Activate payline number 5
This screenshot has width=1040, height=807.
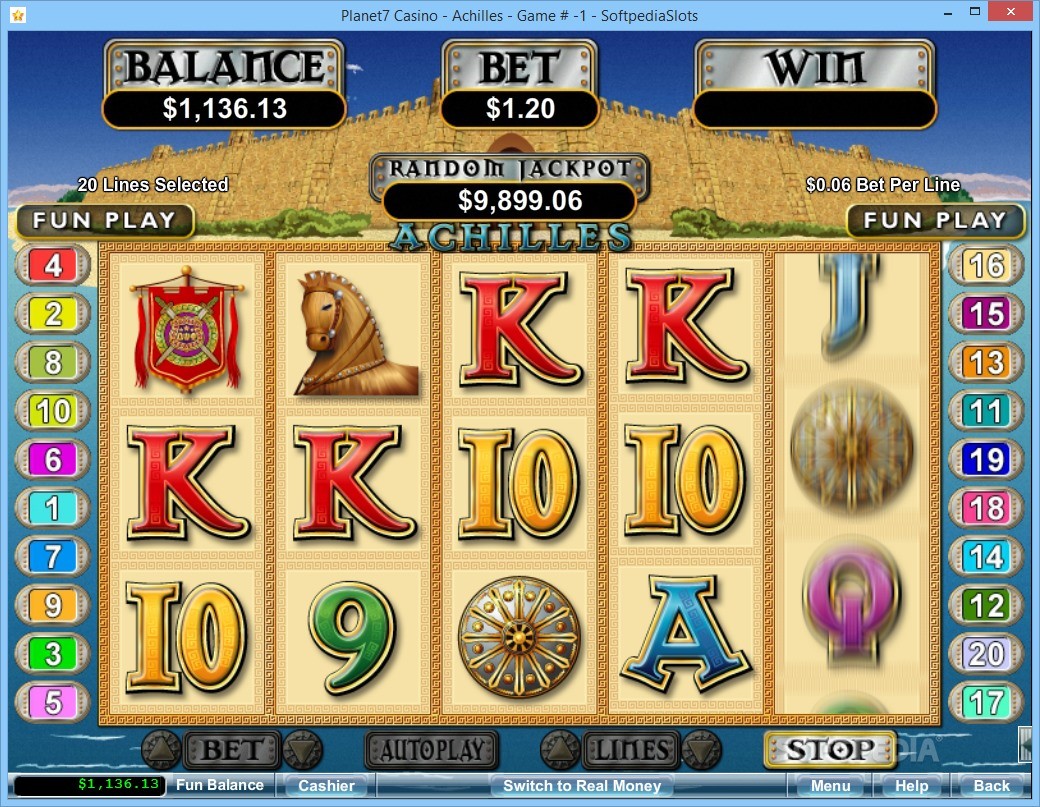54,702
